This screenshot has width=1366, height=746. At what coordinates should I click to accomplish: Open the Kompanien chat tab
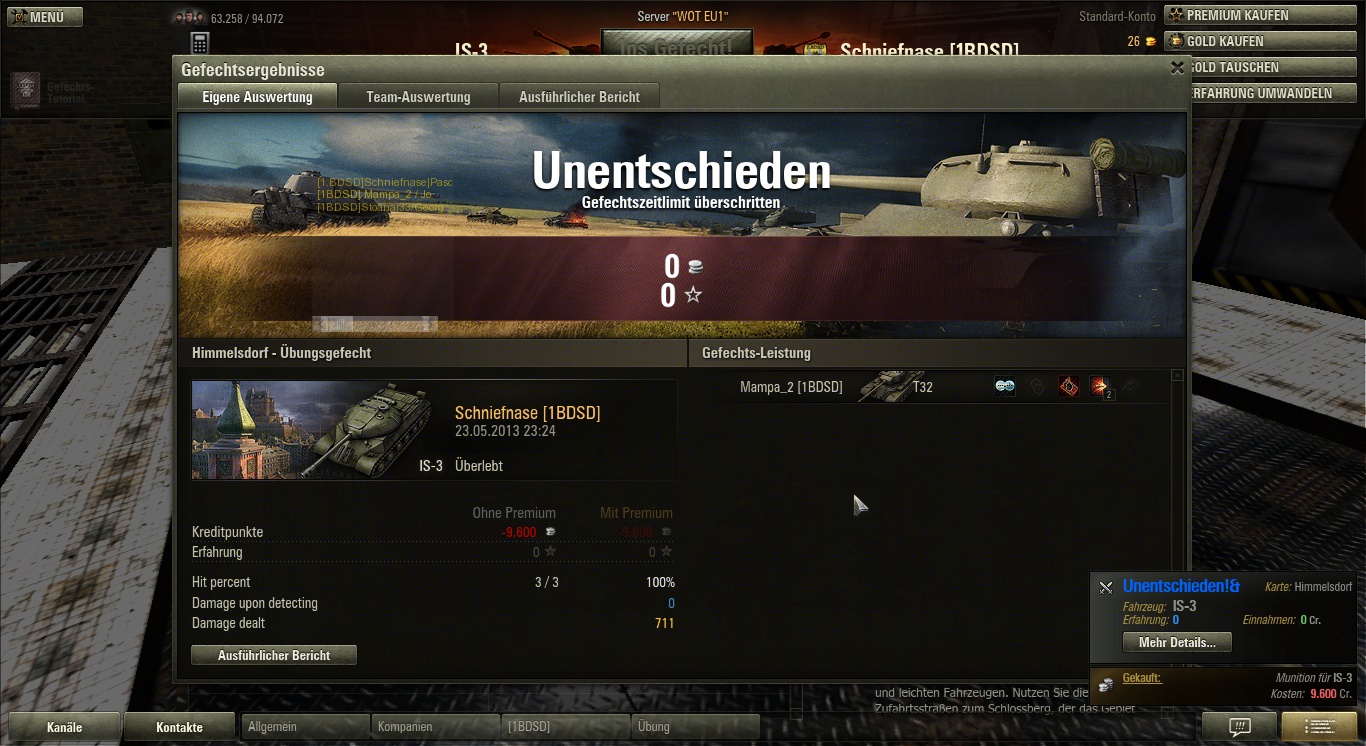click(x=434, y=727)
